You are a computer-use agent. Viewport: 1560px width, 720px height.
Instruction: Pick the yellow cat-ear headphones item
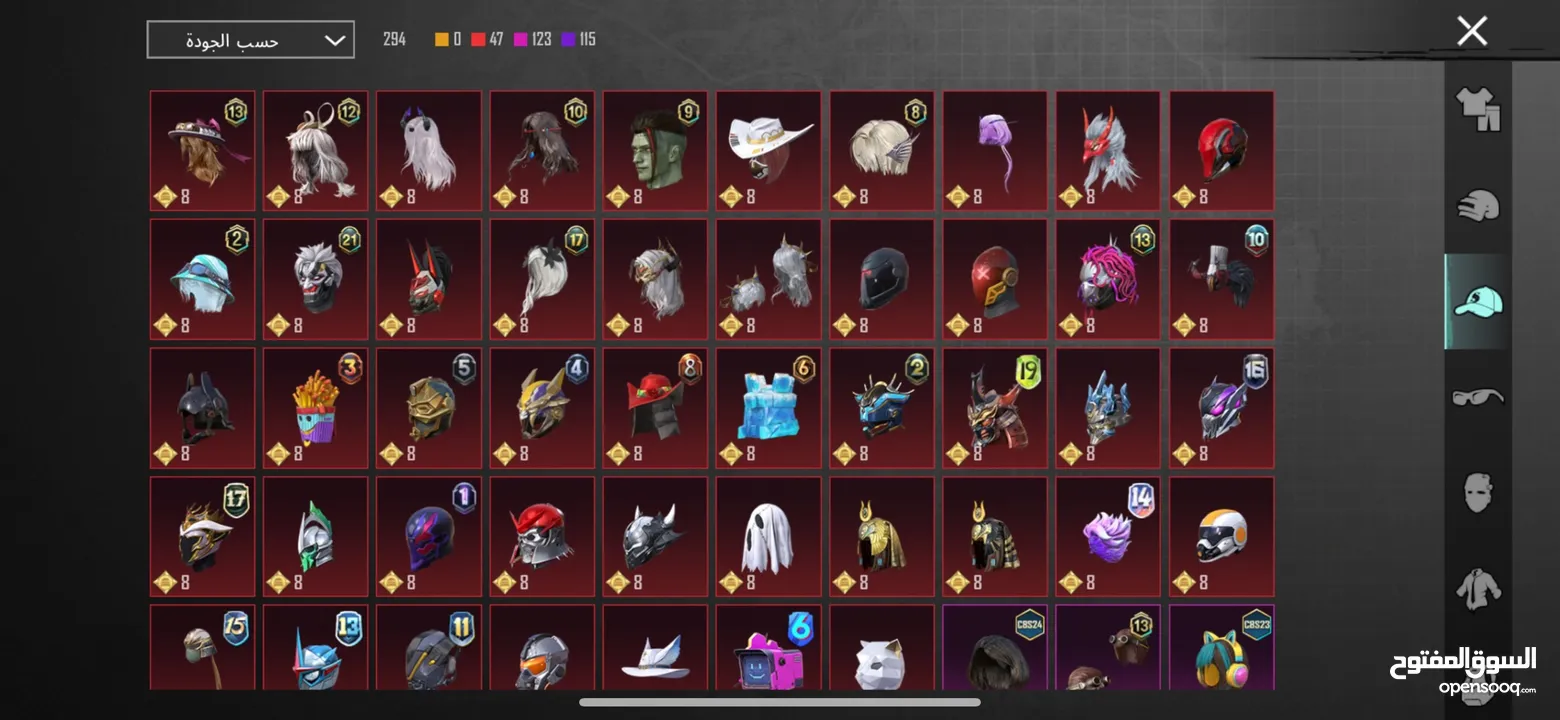[1221, 655]
